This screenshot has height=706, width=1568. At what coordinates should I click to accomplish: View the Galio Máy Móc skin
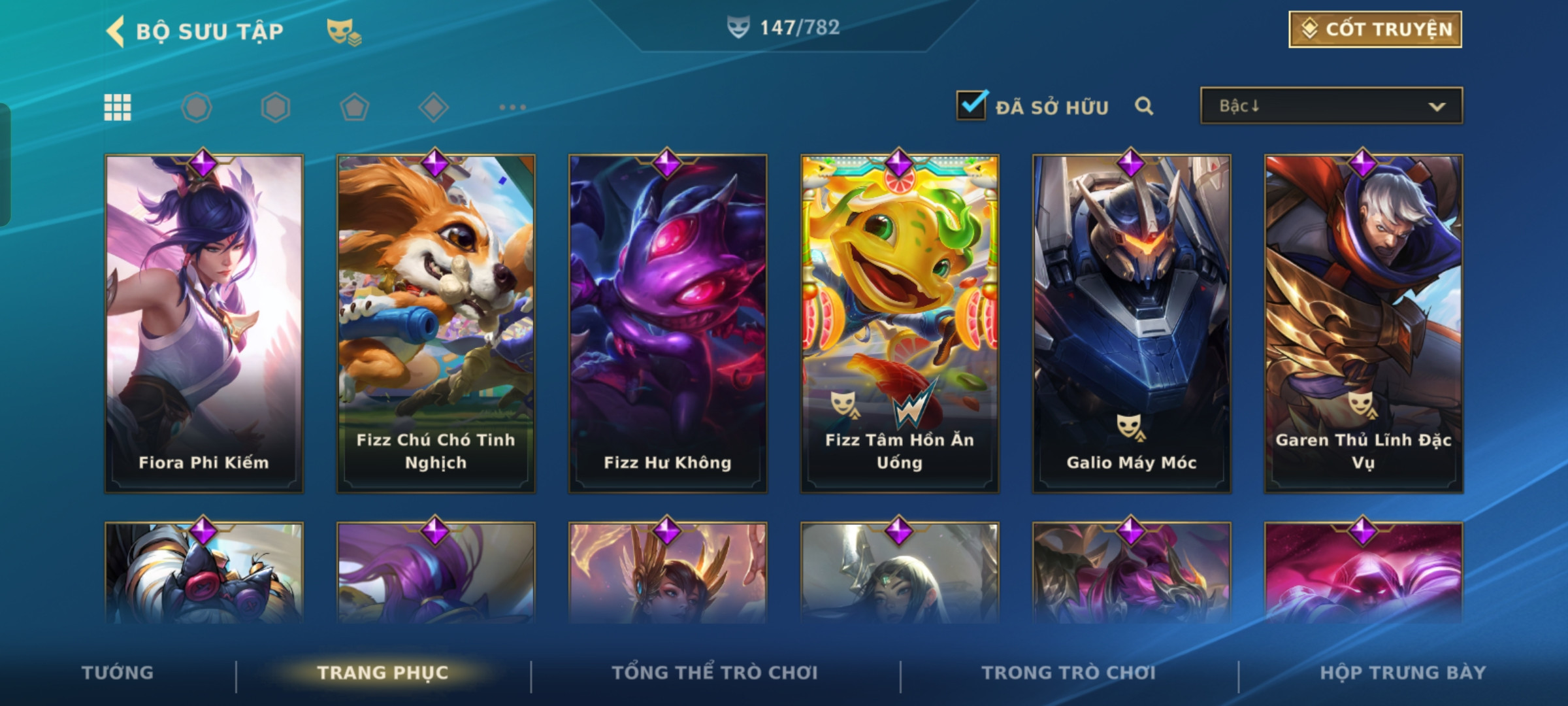click(x=1132, y=324)
